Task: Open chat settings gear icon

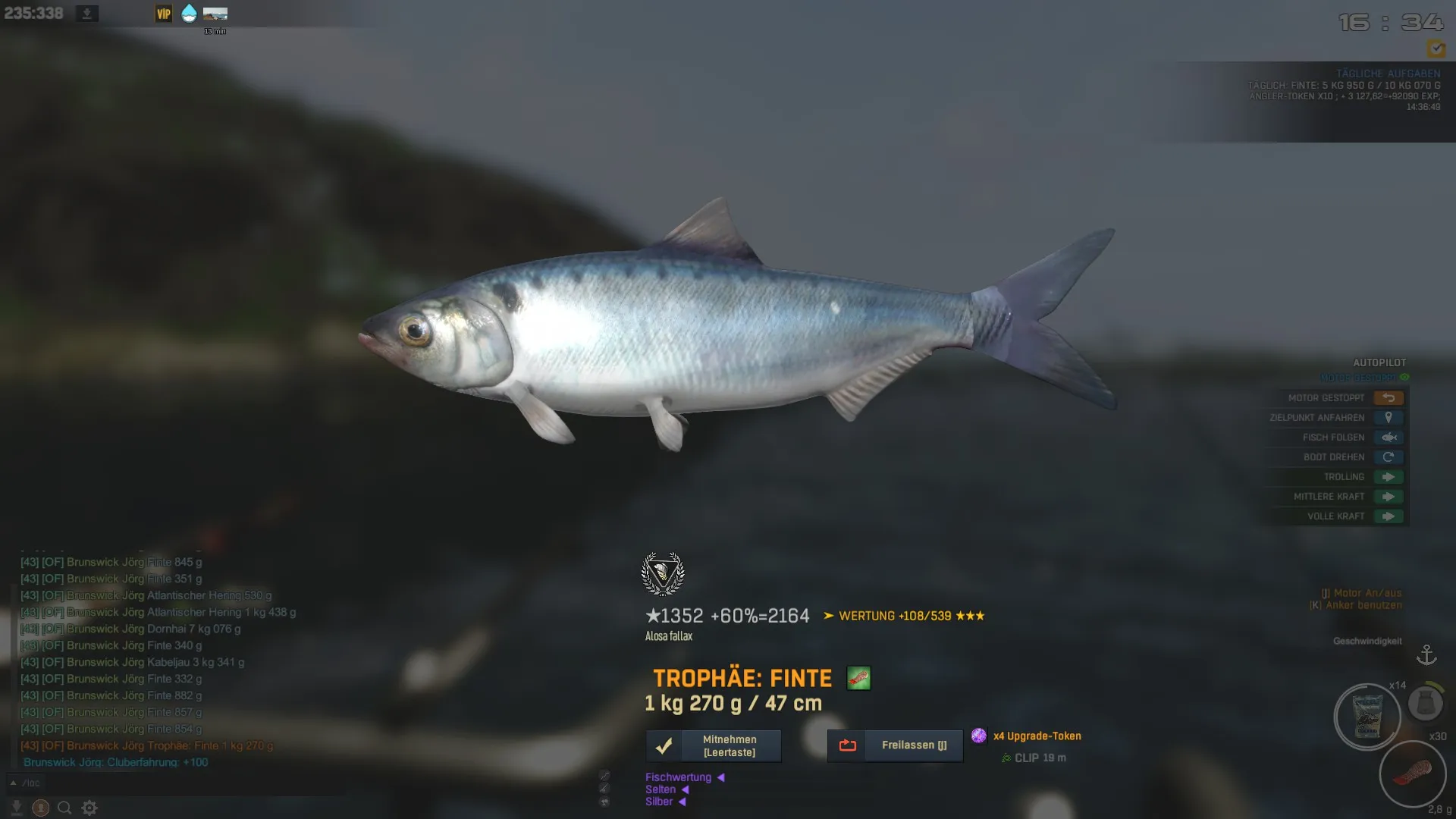Action: click(x=89, y=808)
